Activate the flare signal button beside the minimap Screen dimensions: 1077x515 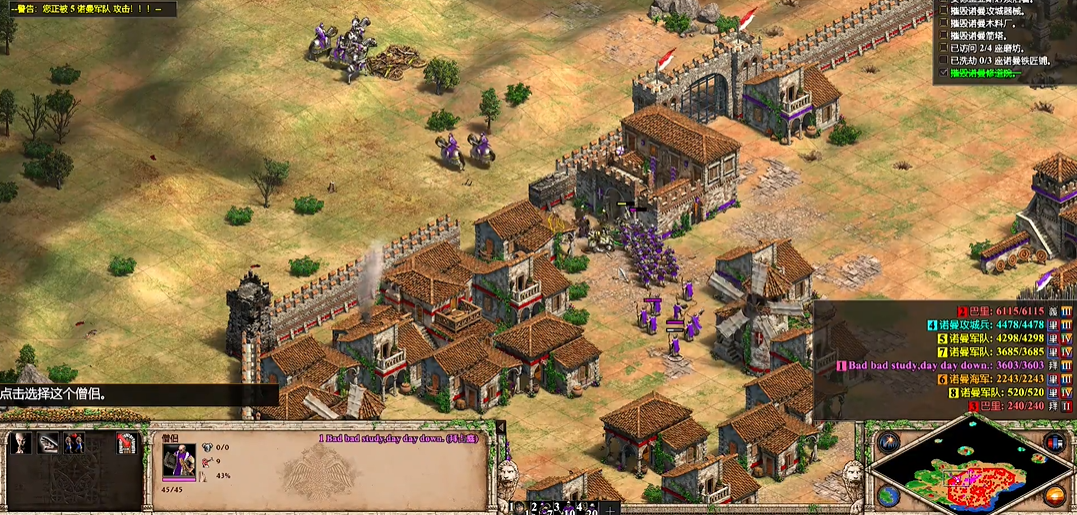(x=887, y=441)
